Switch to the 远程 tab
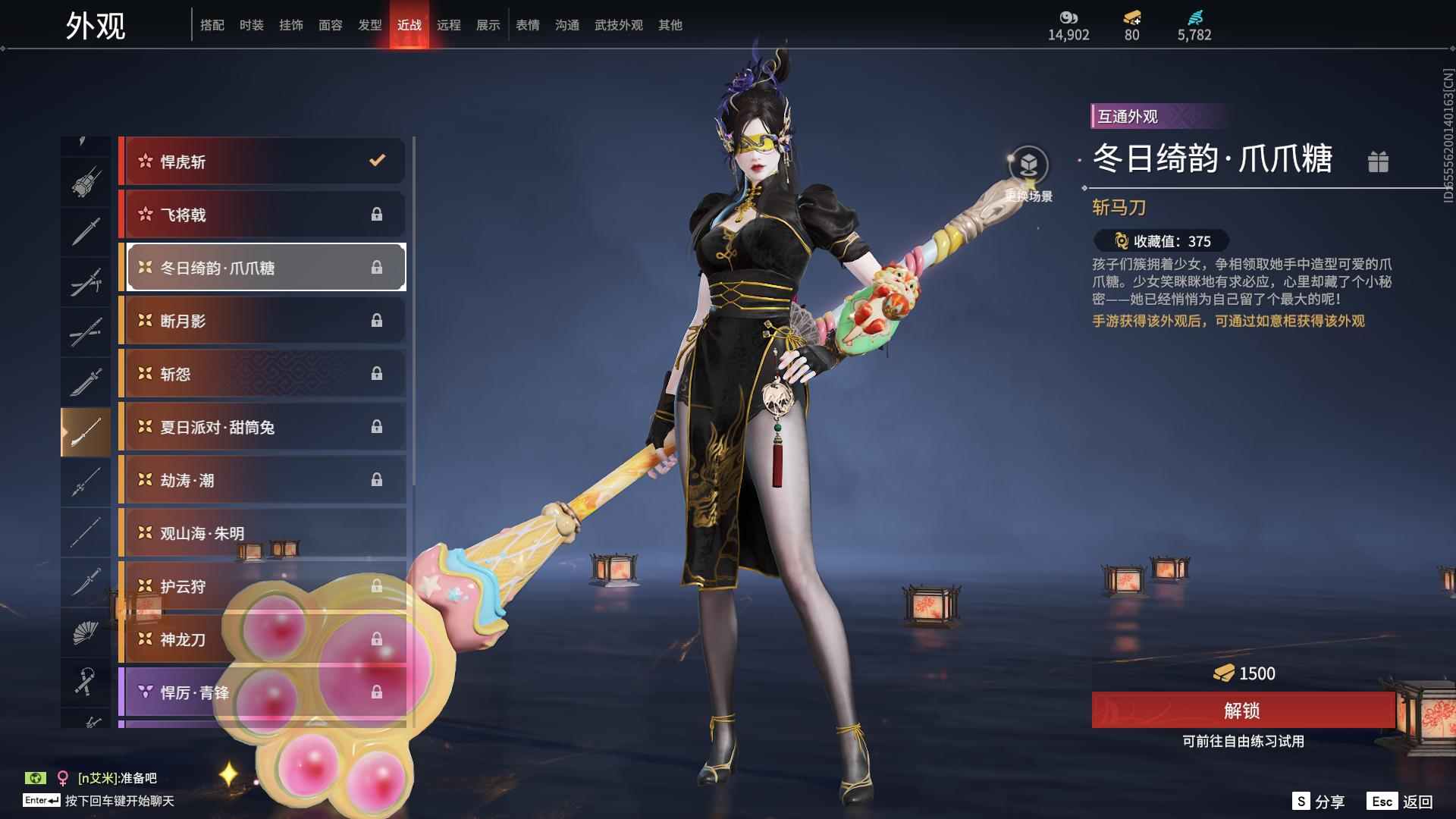 coord(449,25)
